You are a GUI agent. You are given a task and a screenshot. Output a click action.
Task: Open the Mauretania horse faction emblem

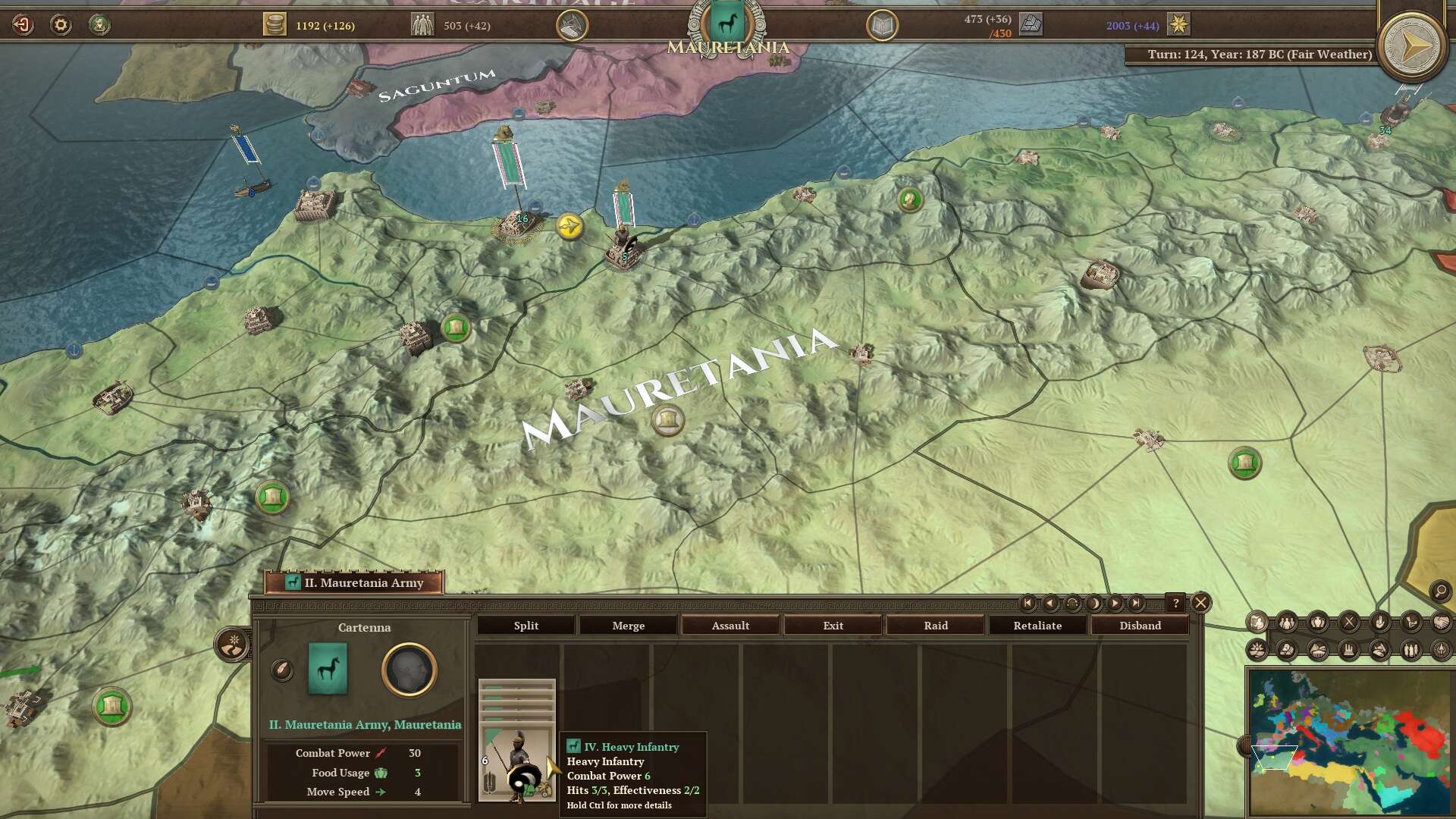[726, 25]
